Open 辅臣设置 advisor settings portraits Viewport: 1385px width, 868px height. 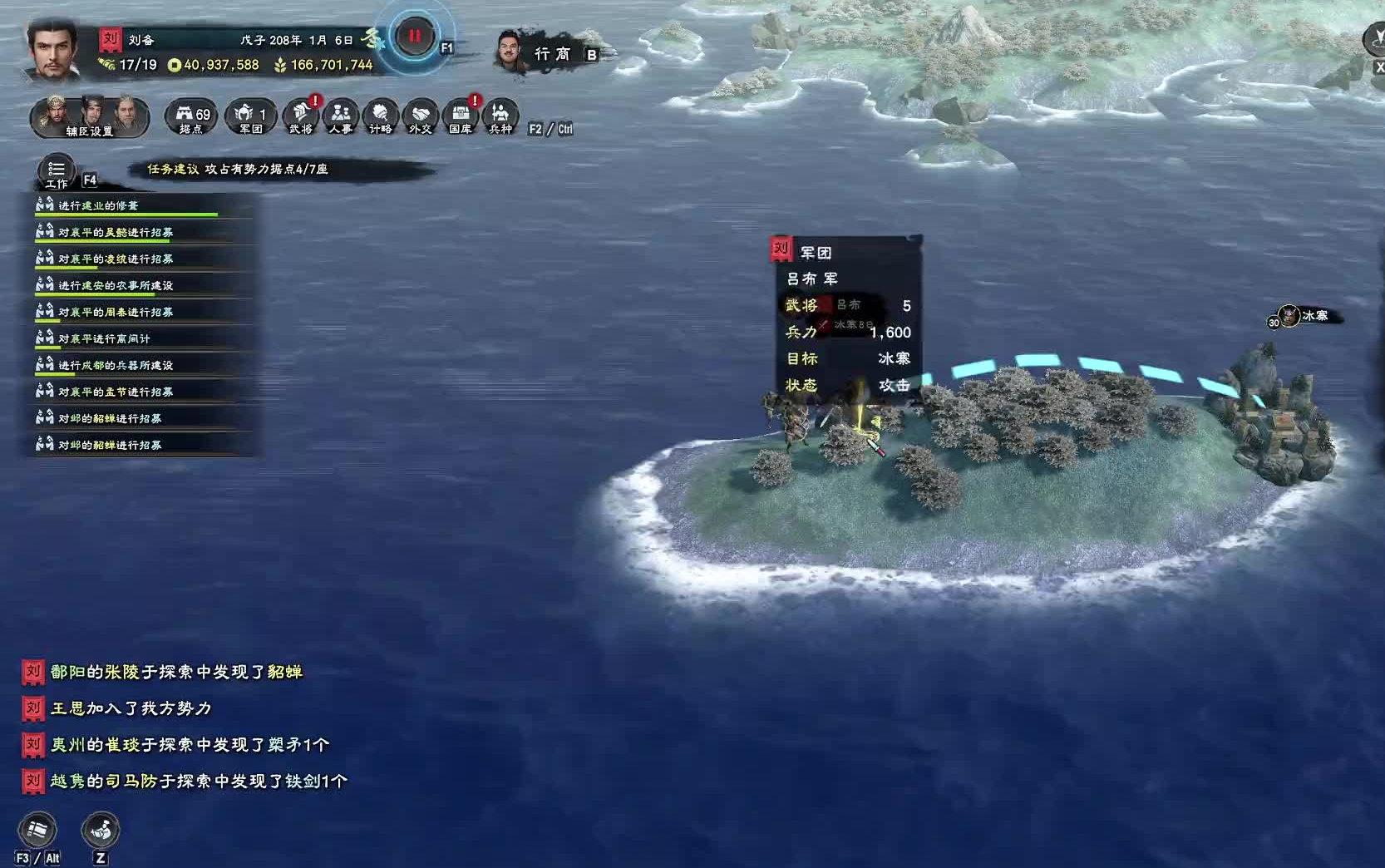[x=90, y=119]
